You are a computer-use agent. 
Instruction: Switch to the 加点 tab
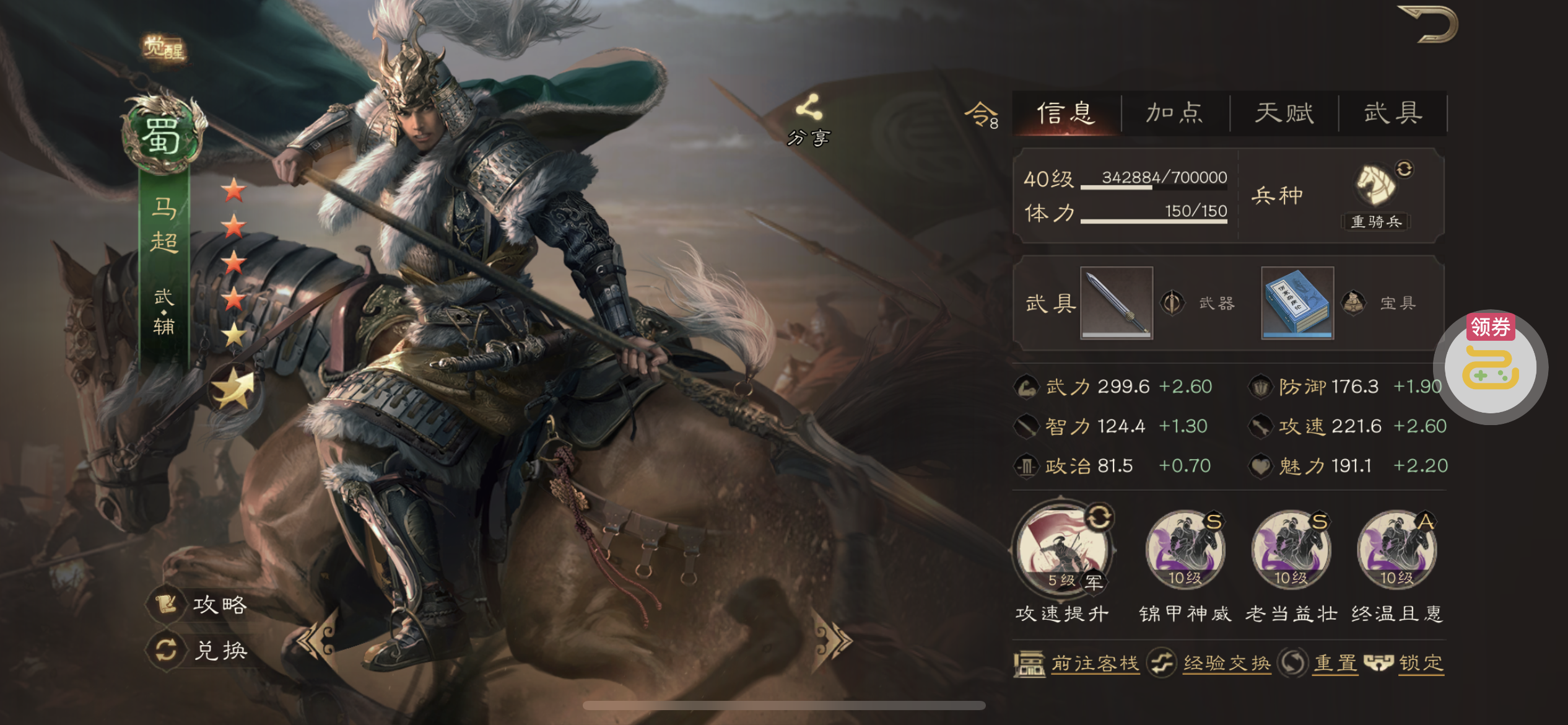click(1175, 113)
